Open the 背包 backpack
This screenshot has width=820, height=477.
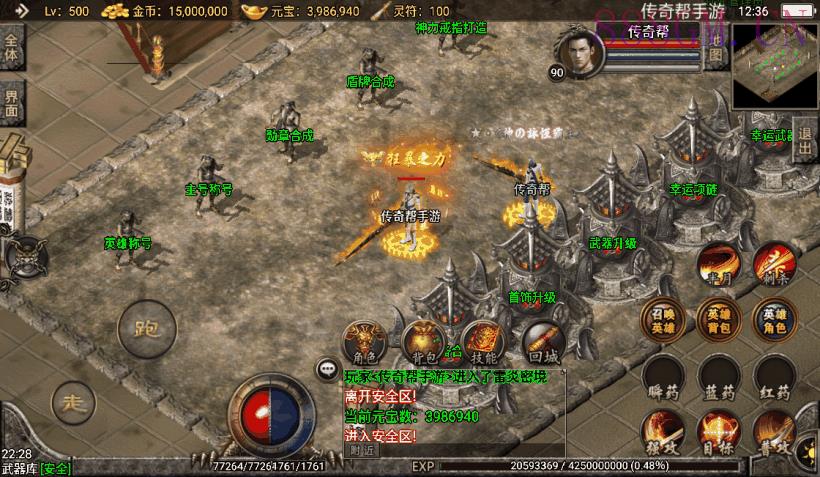point(420,342)
